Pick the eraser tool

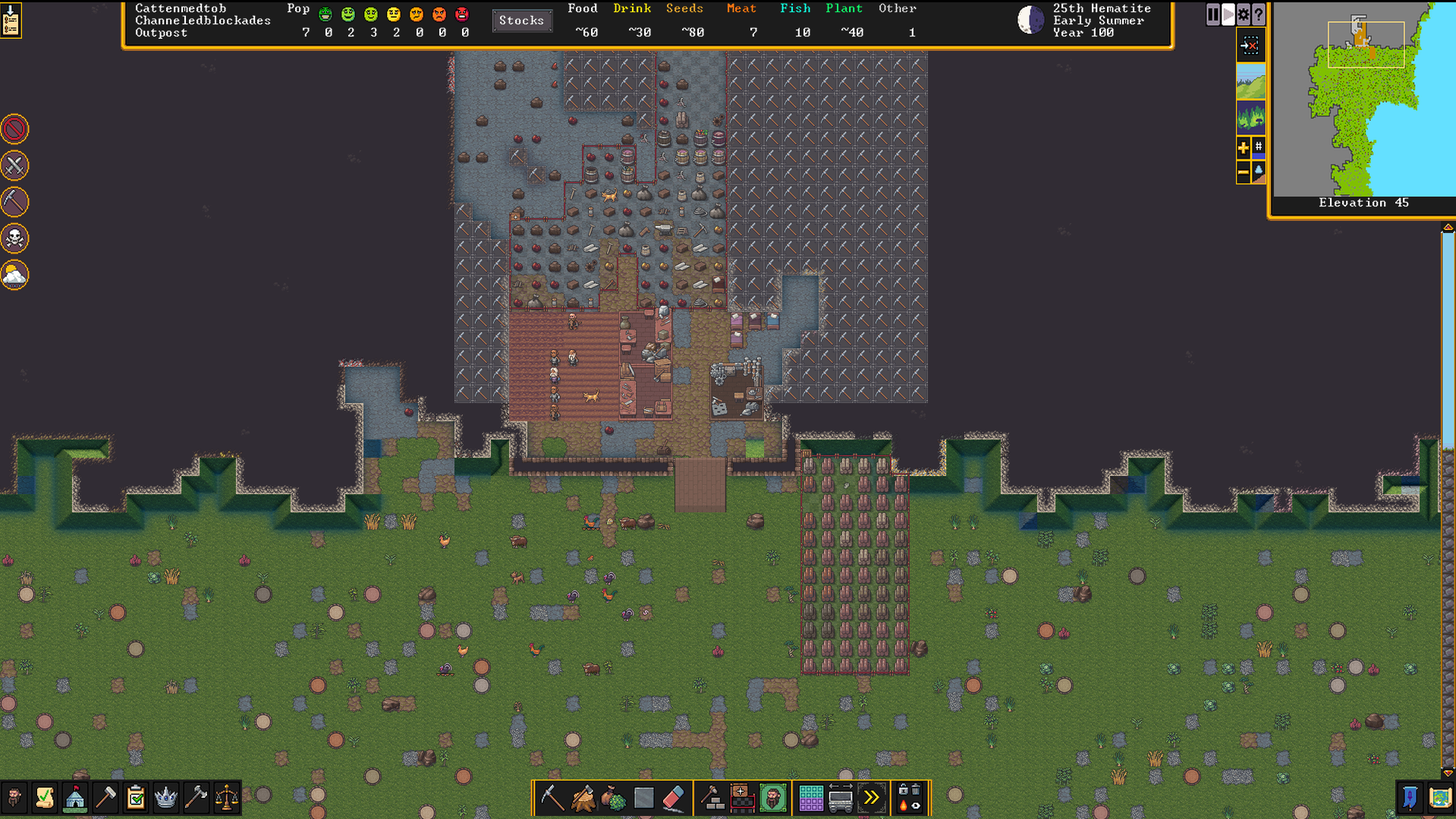(x=674, y=798)
